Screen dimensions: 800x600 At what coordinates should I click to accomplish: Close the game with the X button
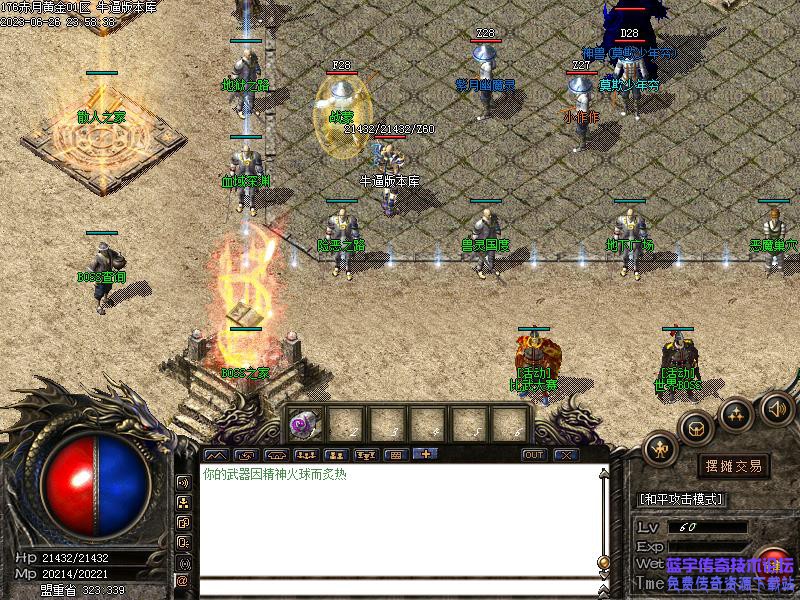567,455
